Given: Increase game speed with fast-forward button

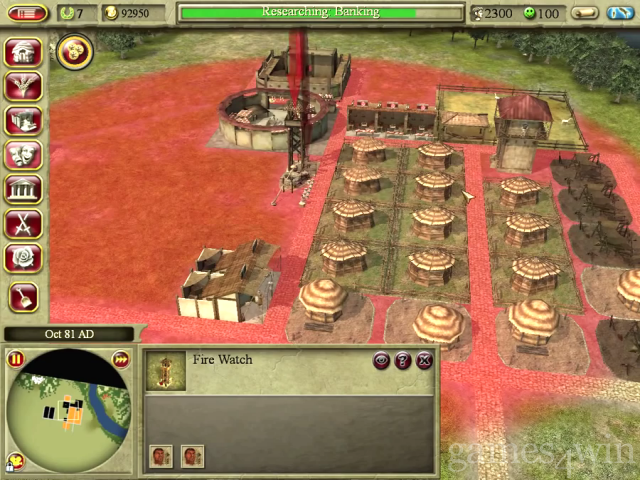Looking at the screenshot, I should point(120,359).
